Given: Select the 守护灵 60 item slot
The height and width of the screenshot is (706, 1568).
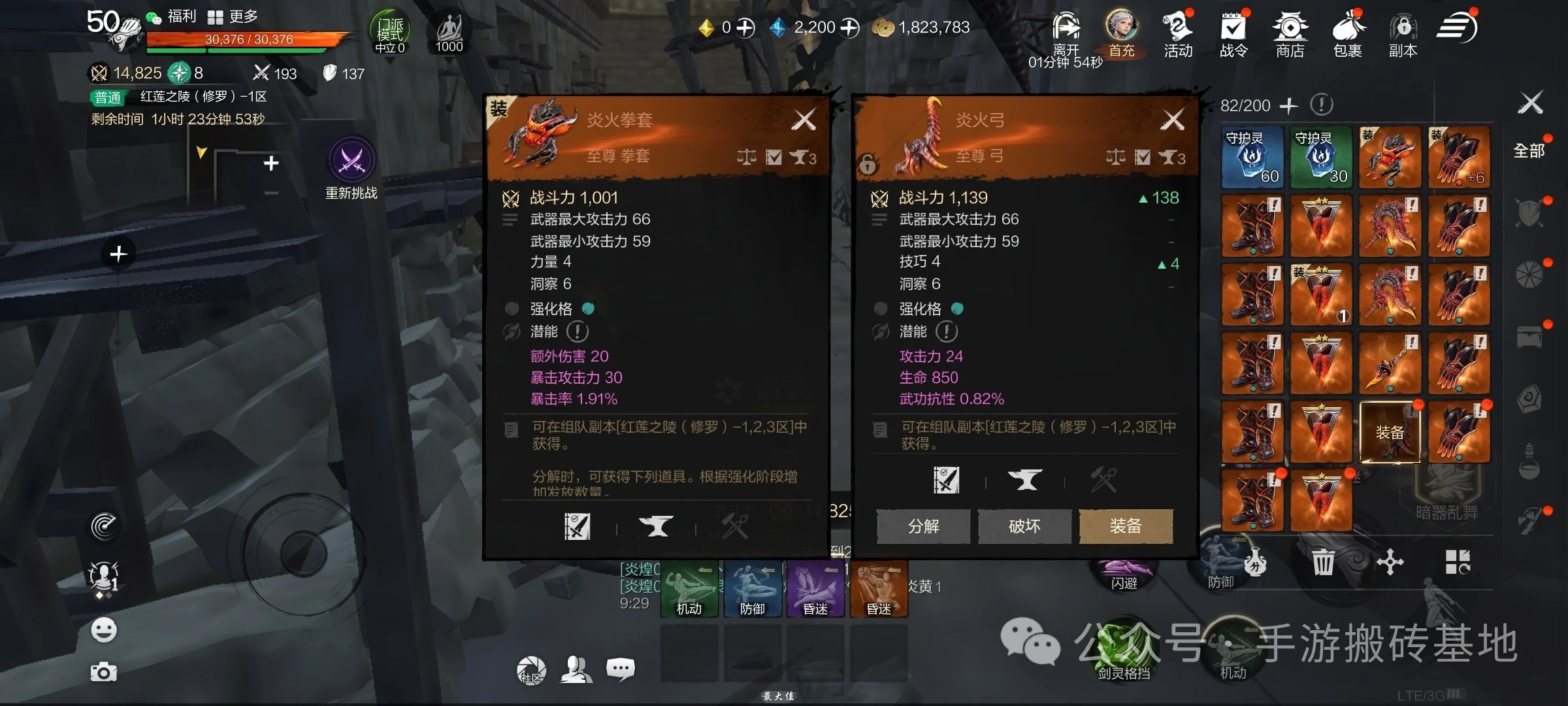Looking at the screenshot, I should pos(1252,158).
